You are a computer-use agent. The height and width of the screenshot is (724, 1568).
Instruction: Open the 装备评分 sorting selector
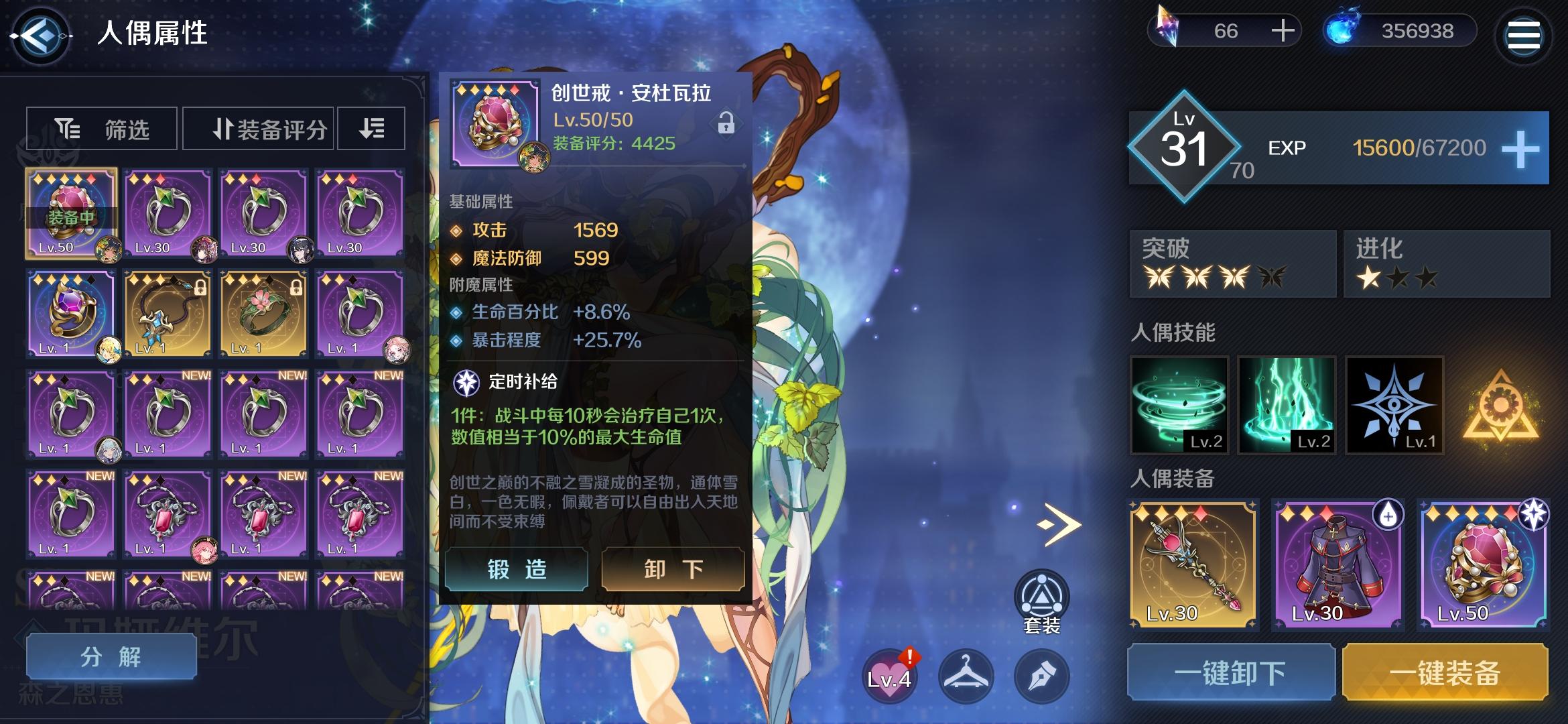click(258, 128)
